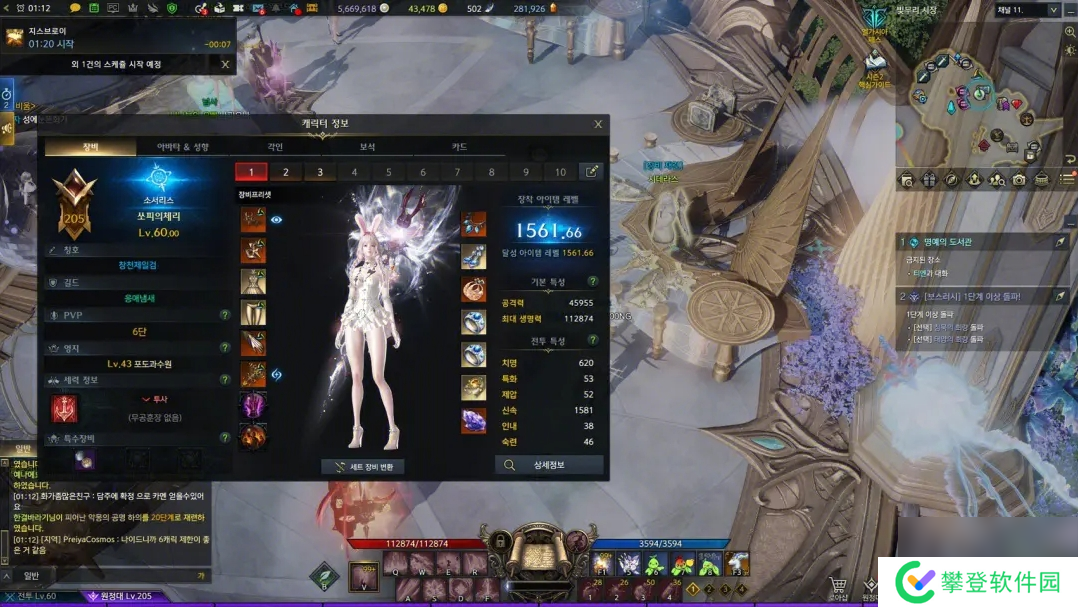Open the 채널 11 channel dropdown
This screenshot has height=607, width=1078.
1053,10
